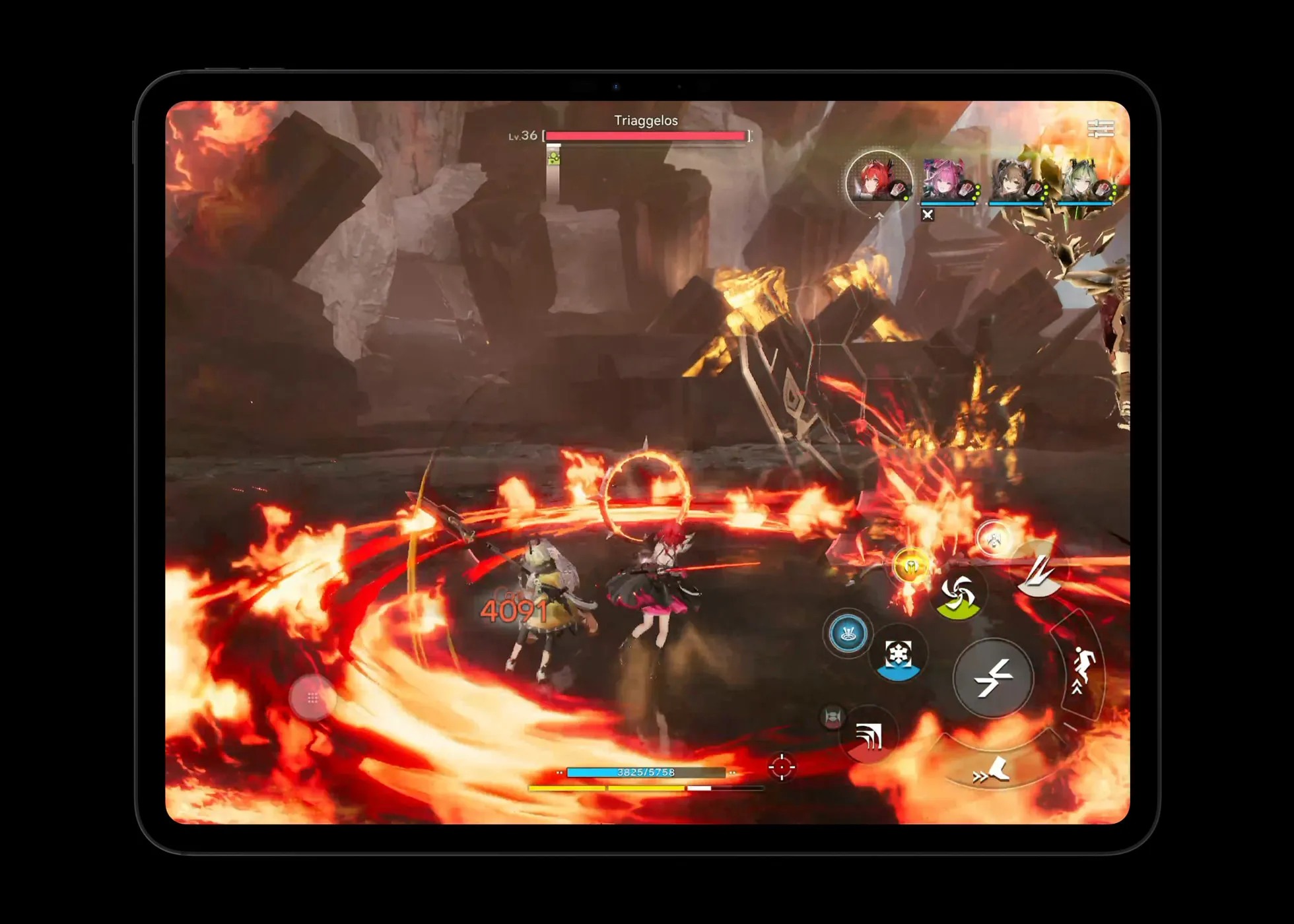The width and height of the screenshot is (1294, 924).
Task: Select the white winged blade skill icon
Action: 1040,577
